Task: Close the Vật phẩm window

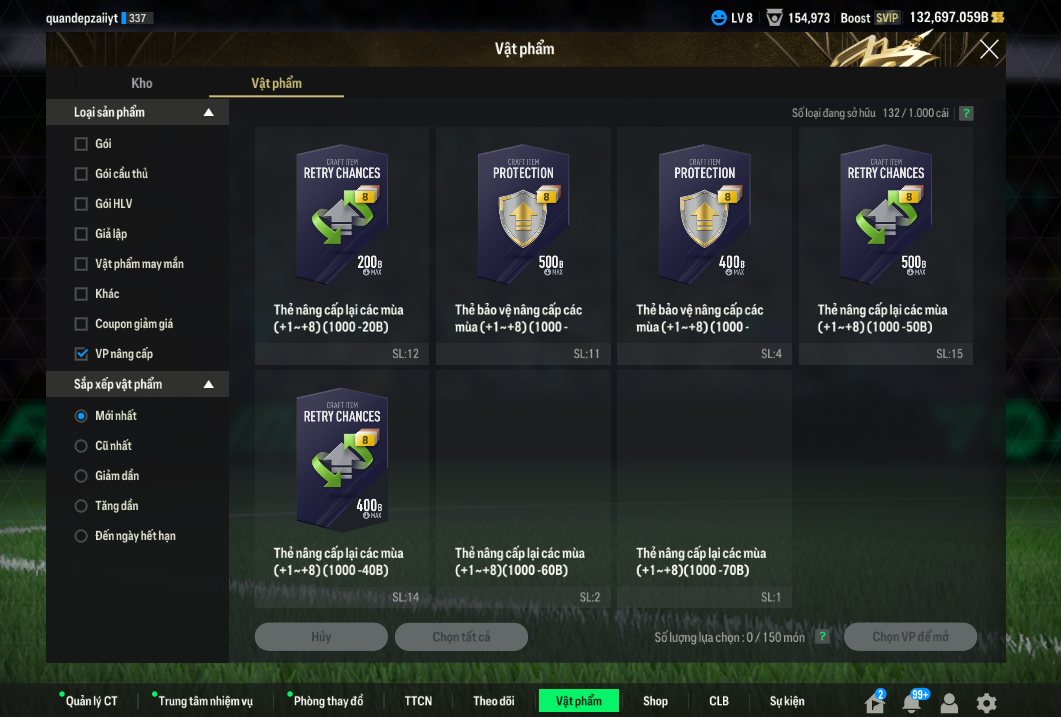Action: pyautogui.click(x=989, y=49)
